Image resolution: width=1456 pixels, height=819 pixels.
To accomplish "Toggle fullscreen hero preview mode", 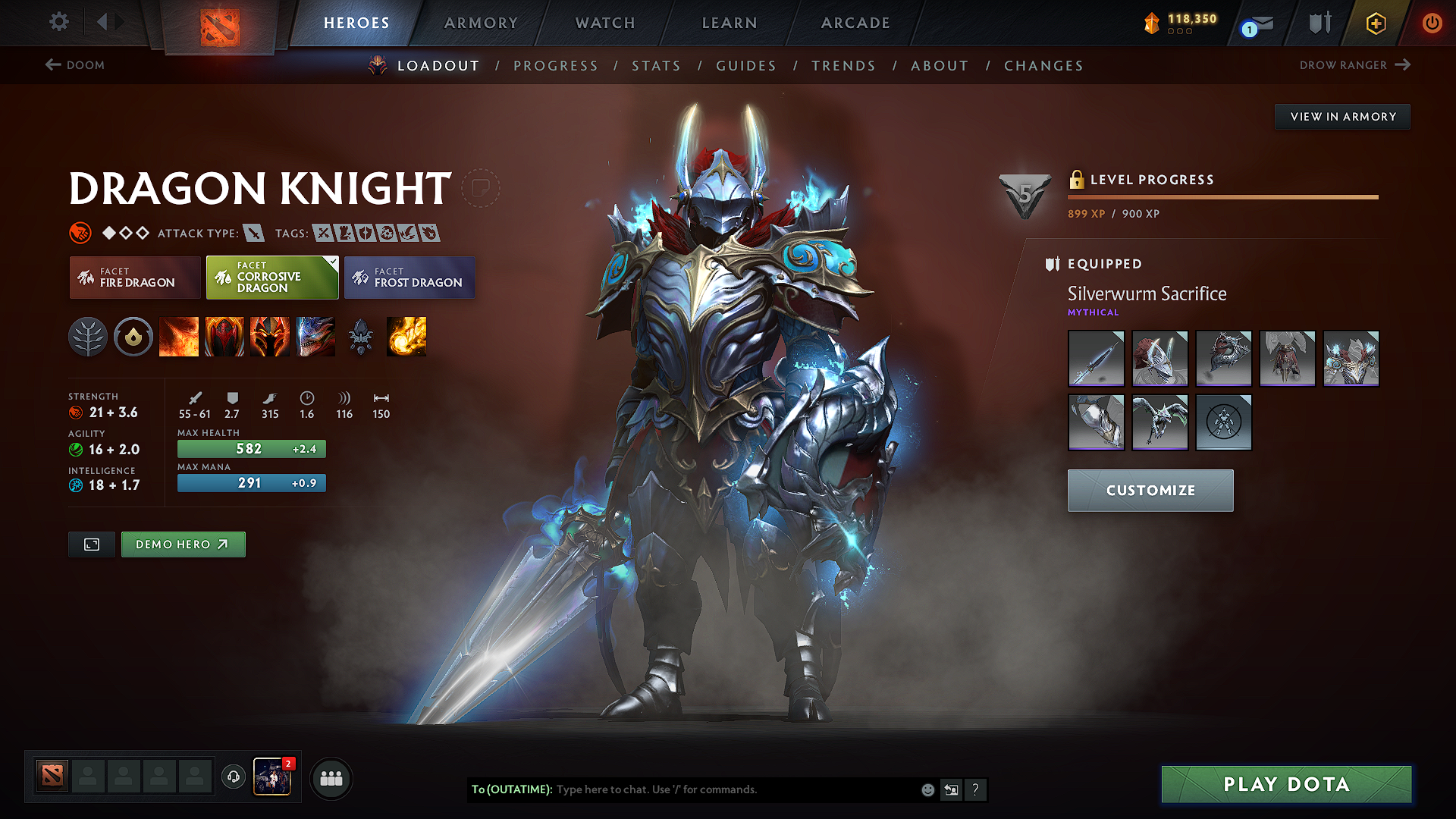I will (91, 544).
